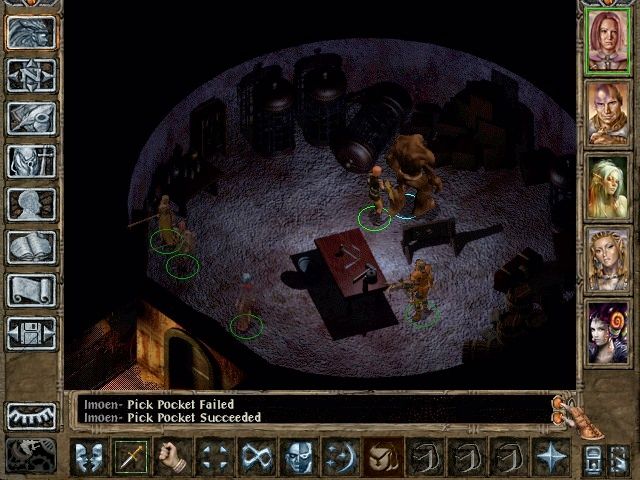This screenshot has width=640, height=480.
Task: Choose the fist weapon slot
Action: (173, 457)
